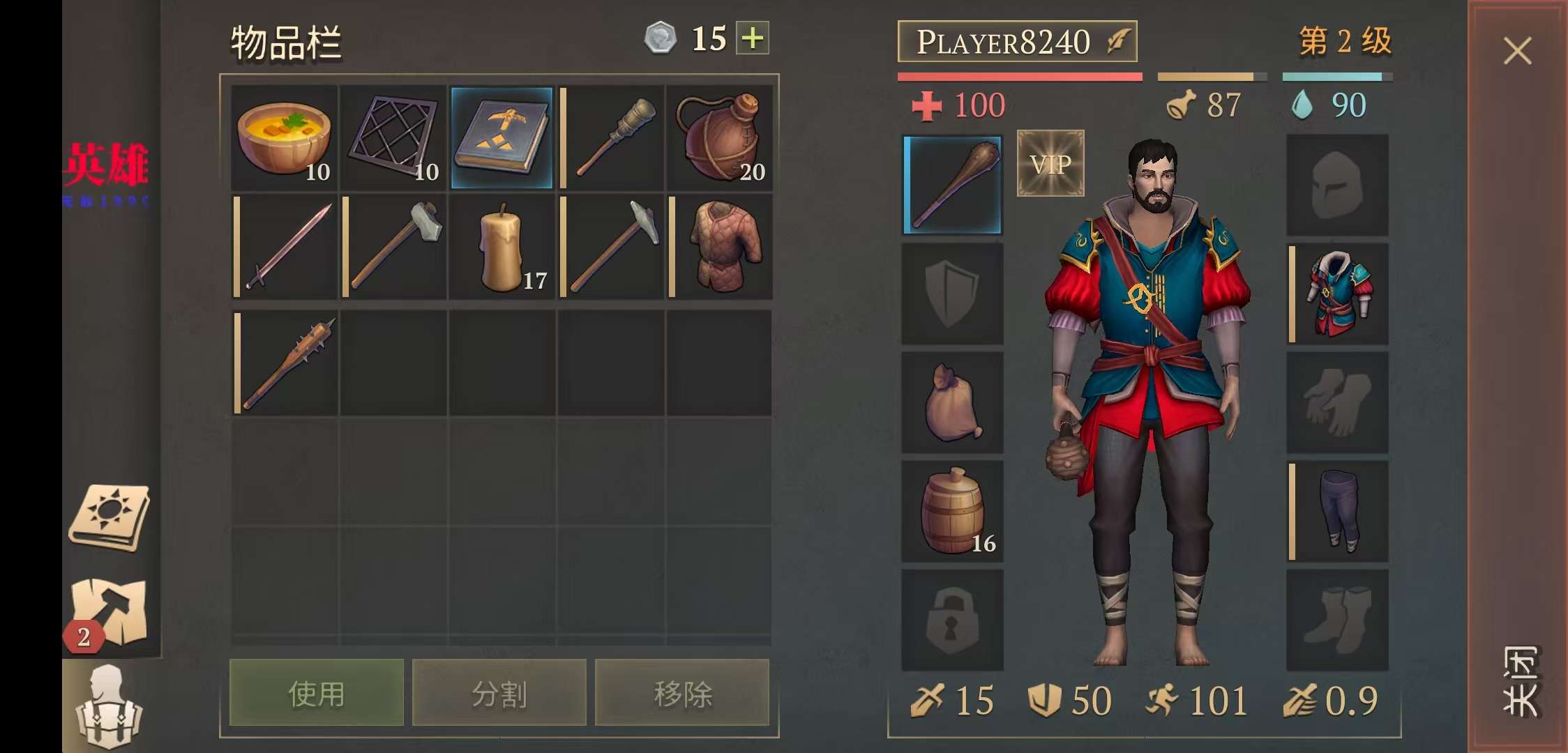This screenshot has width=1568, height=753.
Task: Select the blue pickaxe recipe book
Action: [x=502, y=137]
